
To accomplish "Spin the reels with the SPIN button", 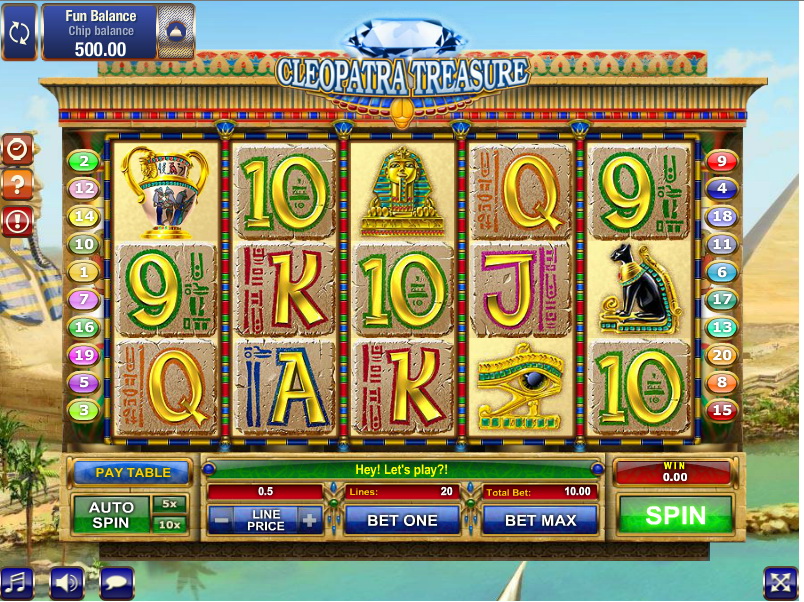I will 675,515.
